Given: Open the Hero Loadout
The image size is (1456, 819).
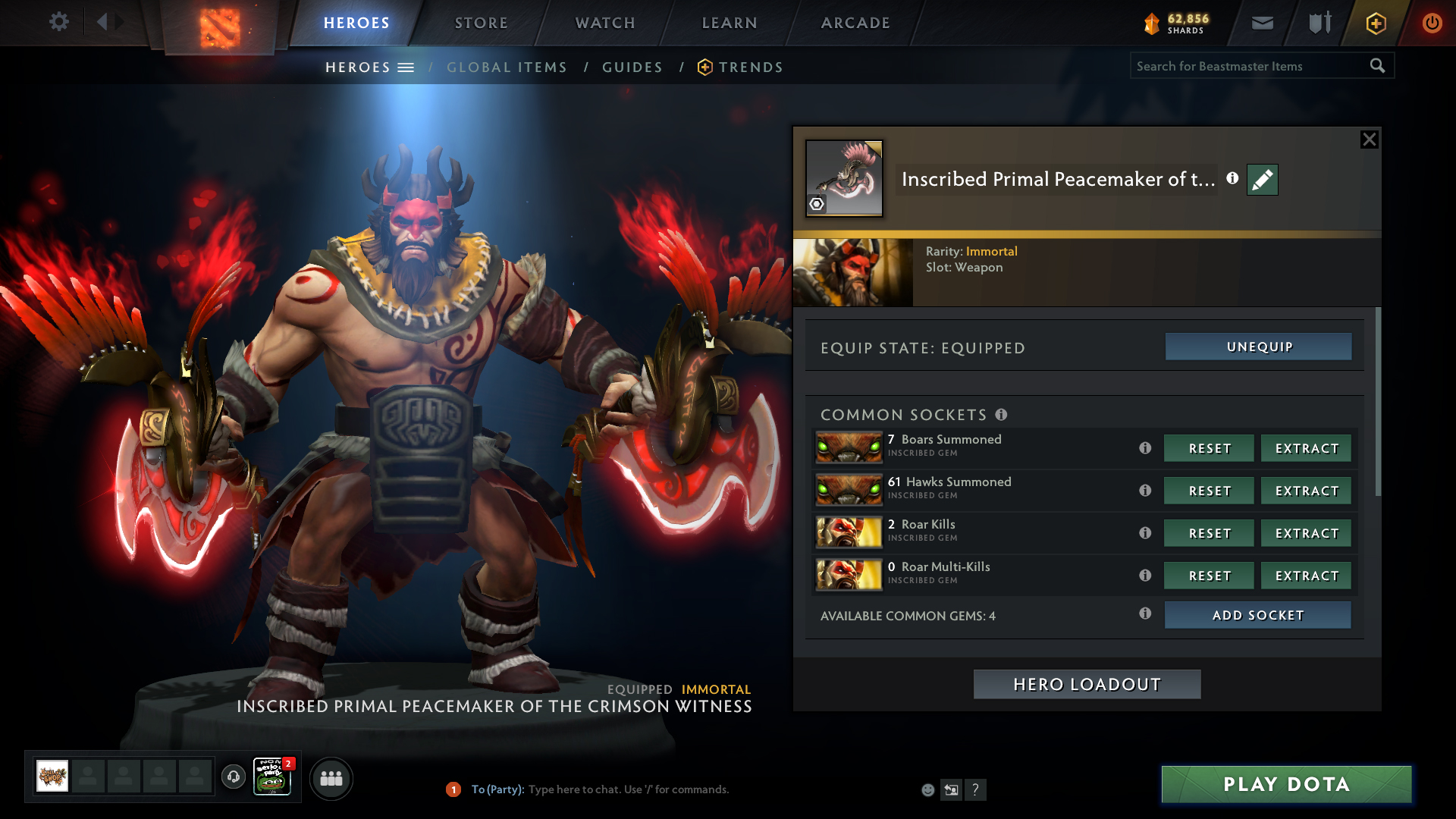Looking at the screenshot, I should [x=1087, y=684].
